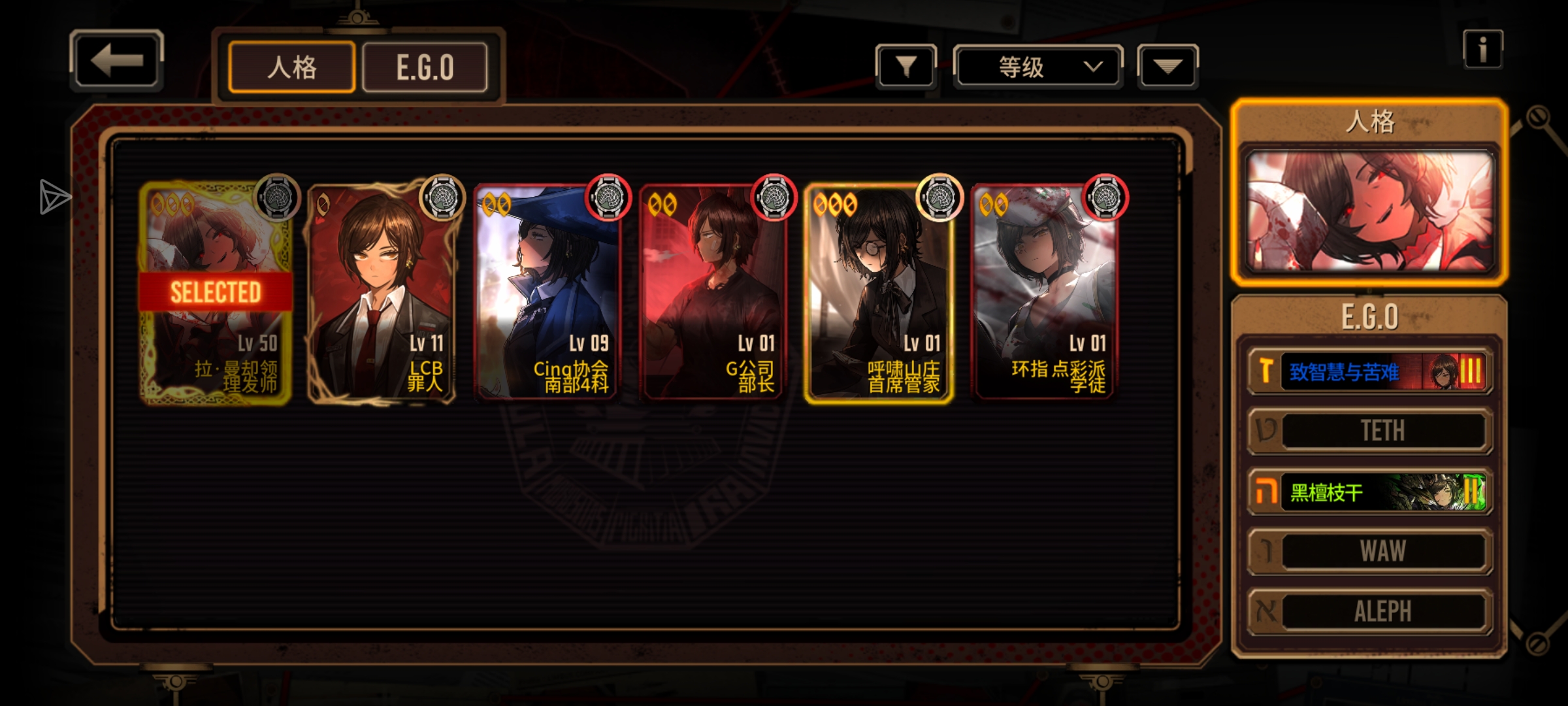Open the empty TETH E.G.O slot
This screenshot has width=1568, height=706.
pos(1369,431)
